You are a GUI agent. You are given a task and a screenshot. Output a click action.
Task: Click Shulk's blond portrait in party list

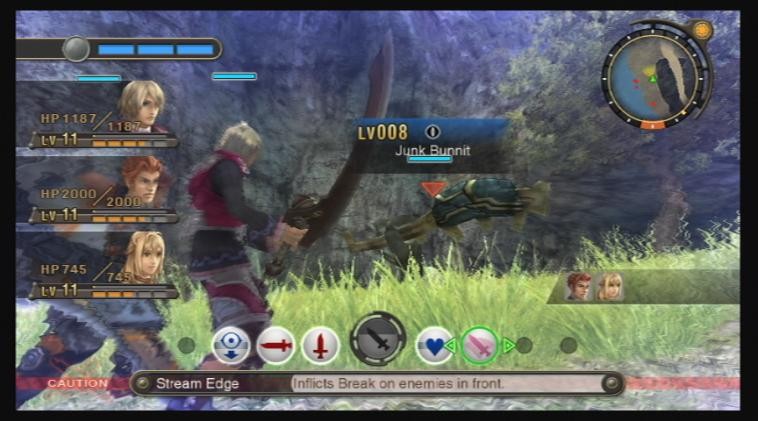[141, 104]
